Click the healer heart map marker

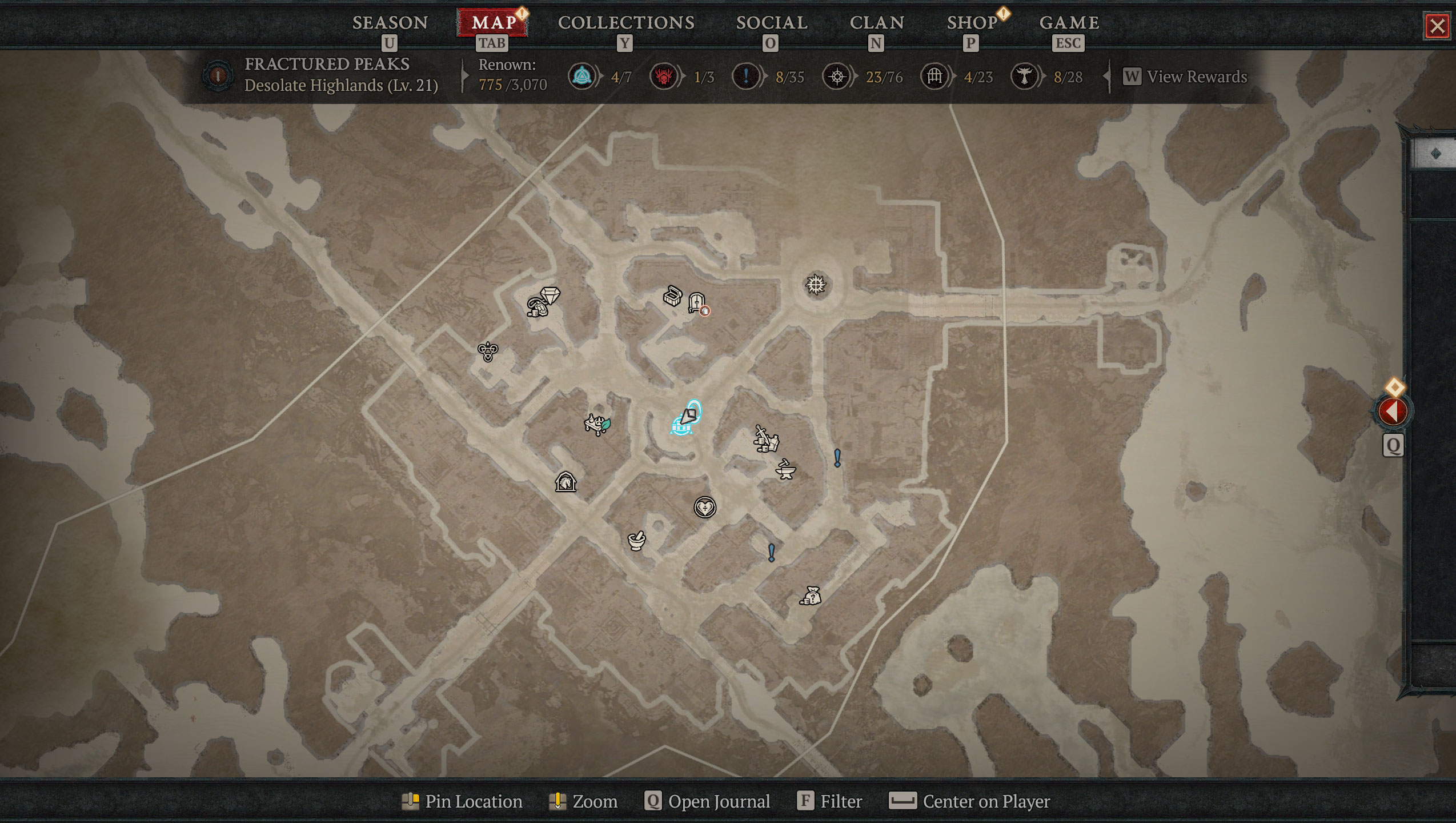[x=704, y=507]
